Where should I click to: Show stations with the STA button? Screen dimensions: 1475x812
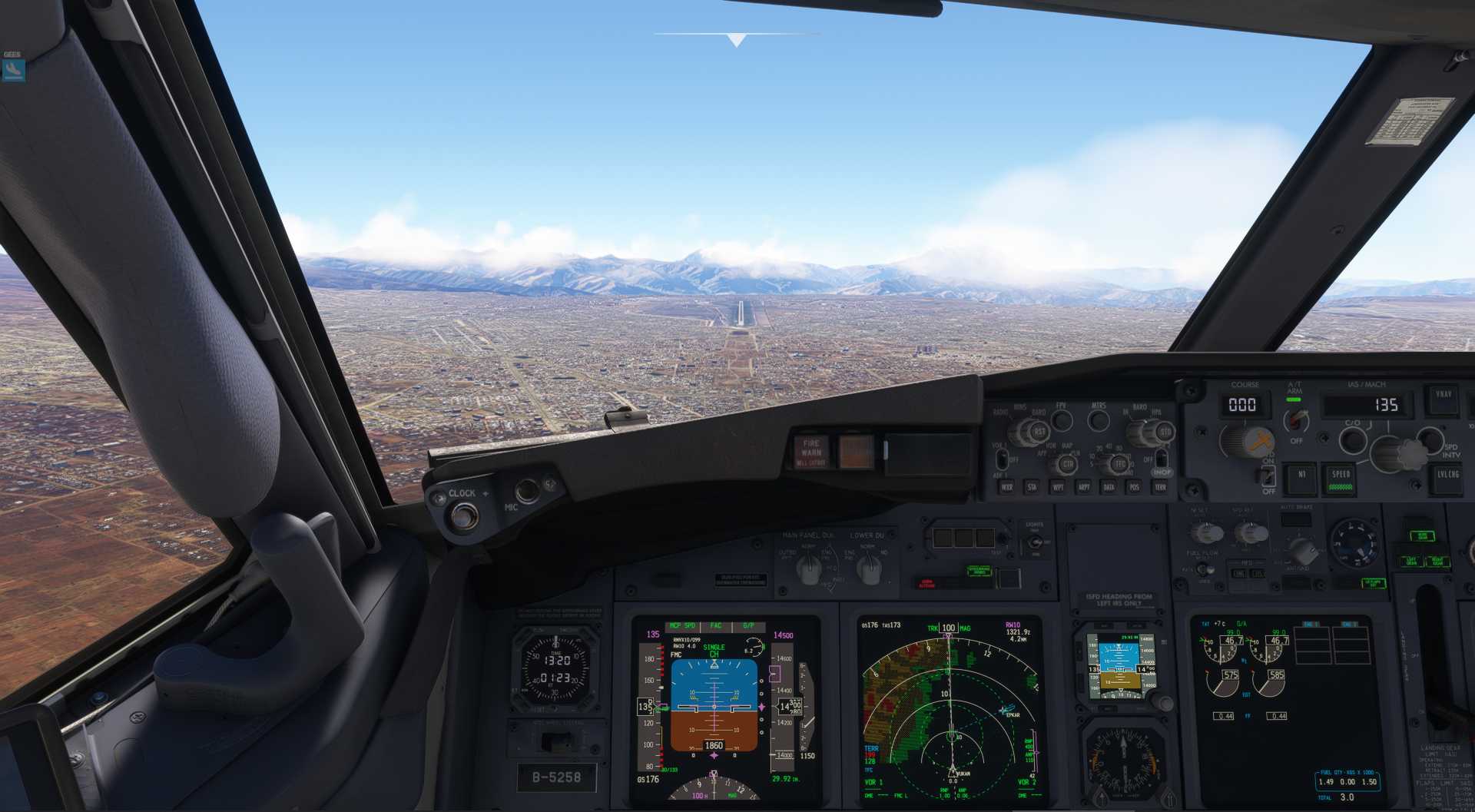1032,487
